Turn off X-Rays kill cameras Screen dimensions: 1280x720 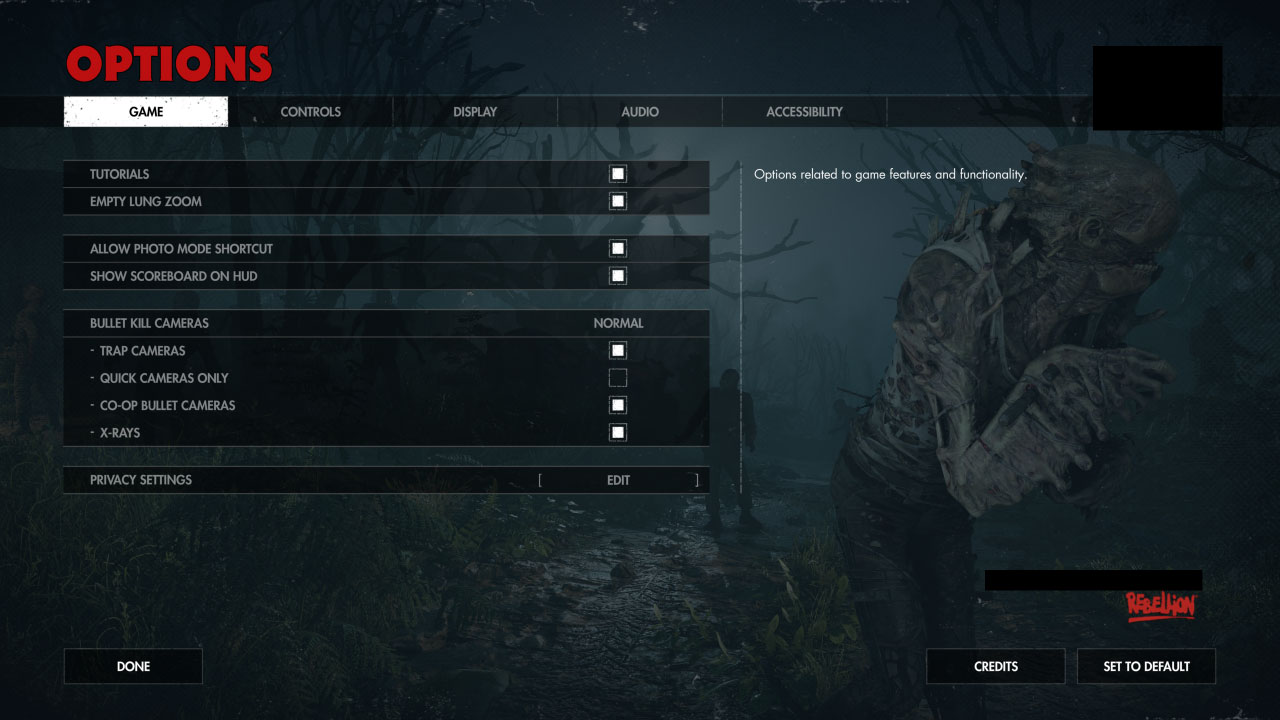tap(617, 431)
